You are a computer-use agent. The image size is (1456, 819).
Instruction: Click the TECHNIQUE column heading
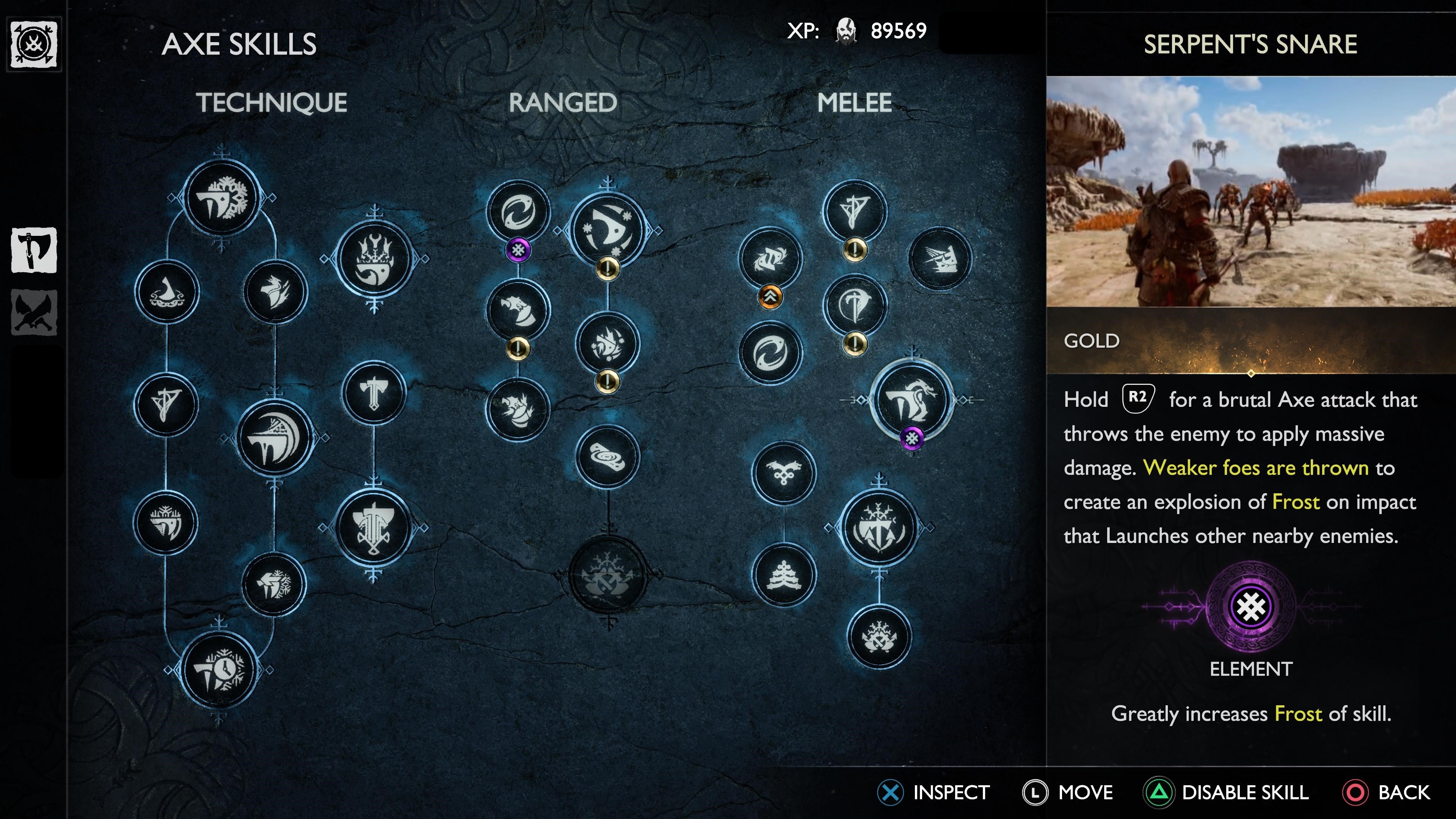click(x=271, y=102)
